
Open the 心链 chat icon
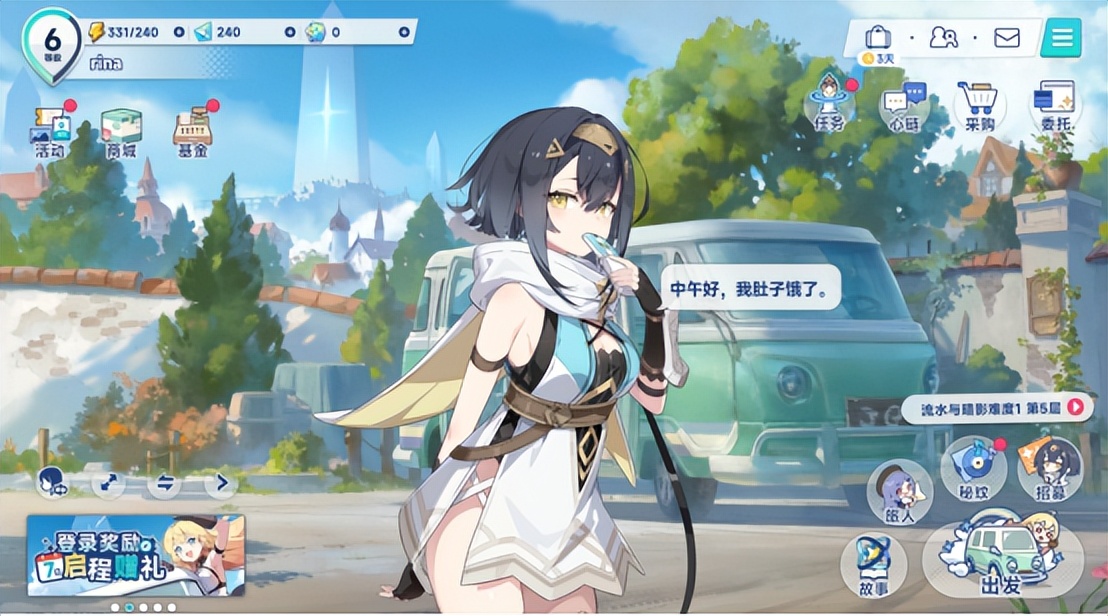[x=903, y=106]
